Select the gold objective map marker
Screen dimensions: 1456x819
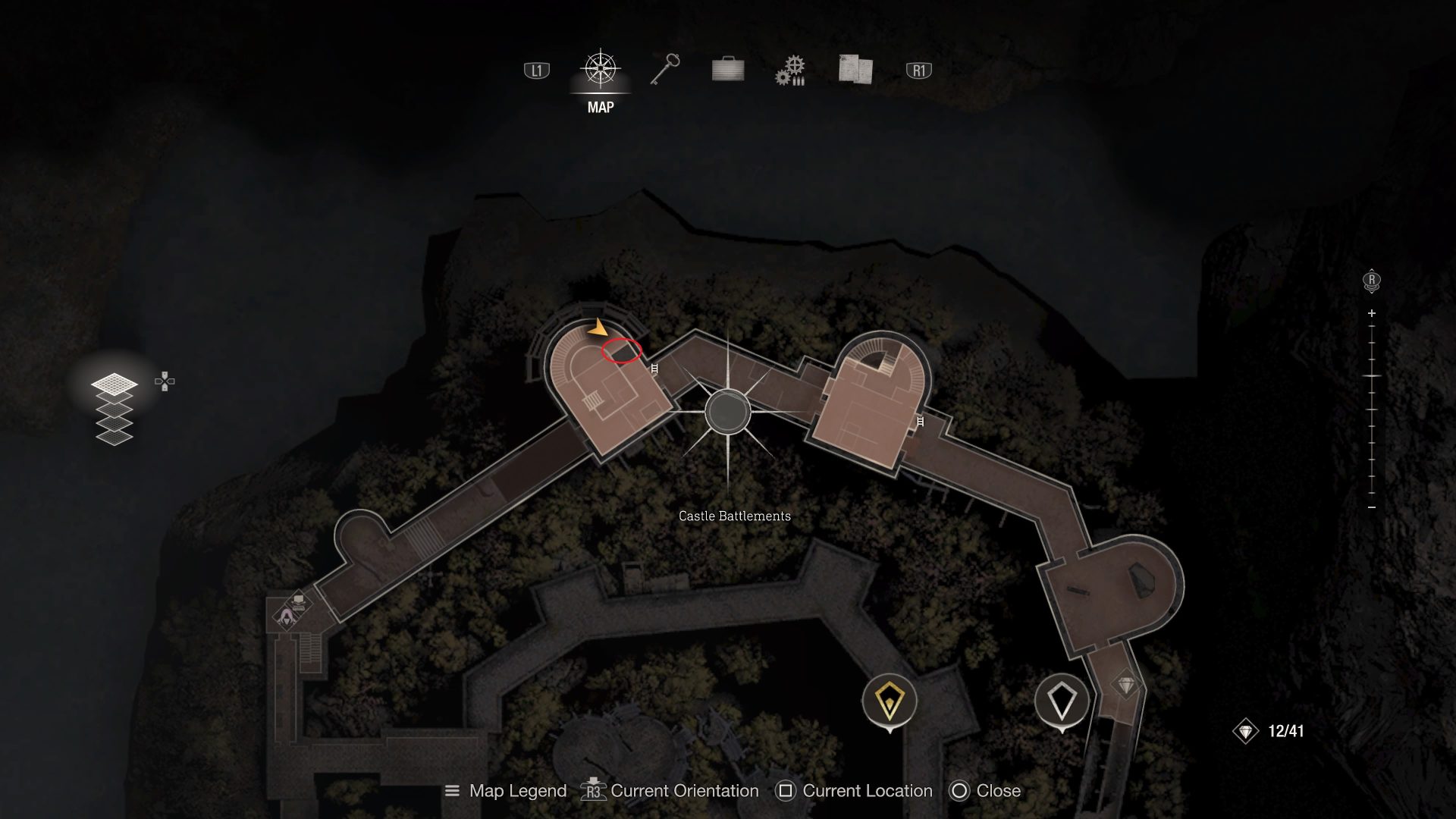(890, 701)
